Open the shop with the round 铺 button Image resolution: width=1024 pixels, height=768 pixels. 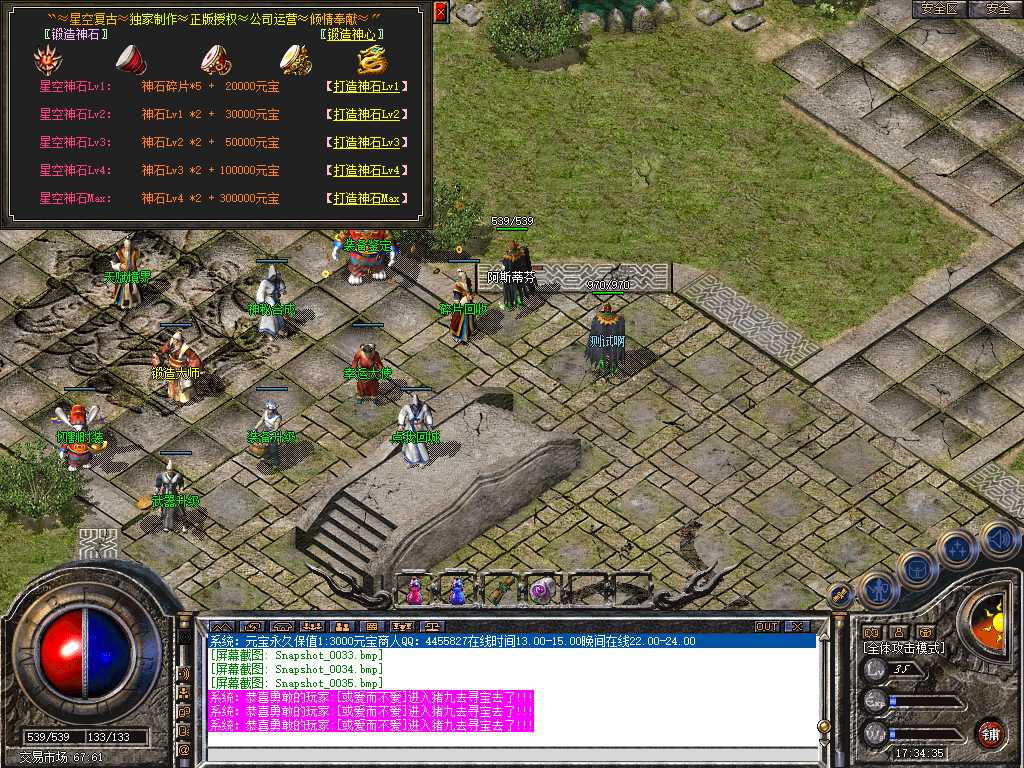point(990,733)
